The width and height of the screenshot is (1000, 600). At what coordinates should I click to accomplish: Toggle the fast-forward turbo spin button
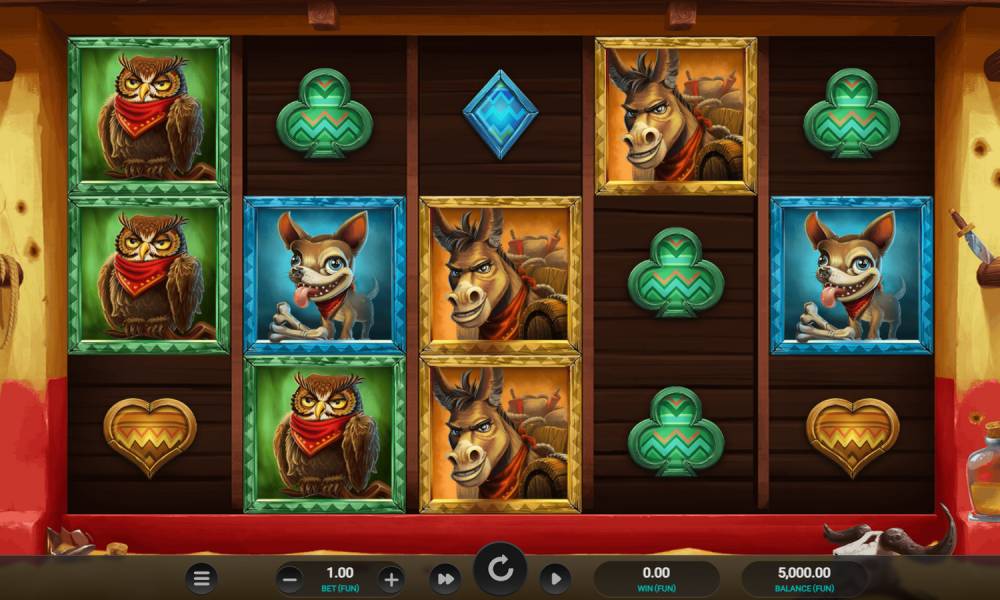444,578
